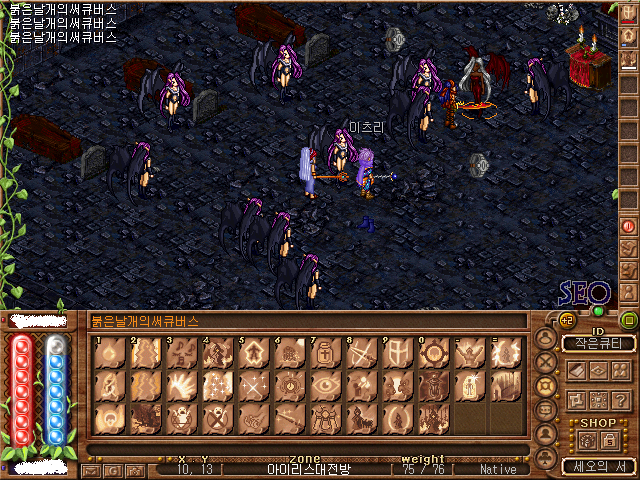
Task: Select the sparkle stars skill icon
Action: pos(216,384)
